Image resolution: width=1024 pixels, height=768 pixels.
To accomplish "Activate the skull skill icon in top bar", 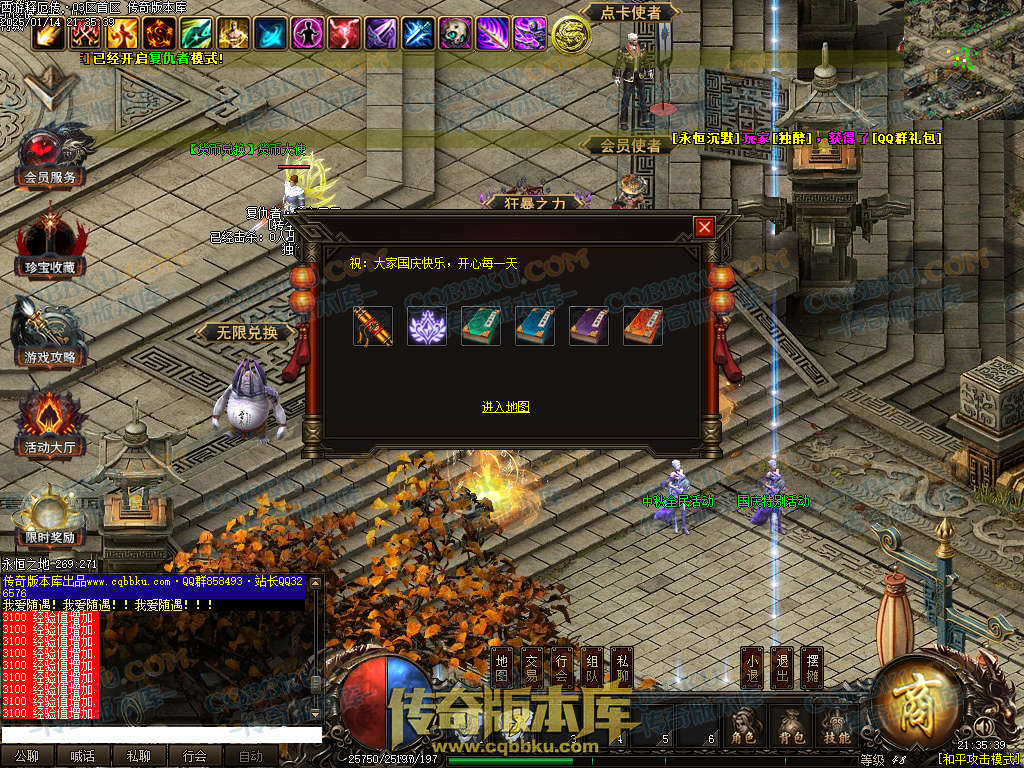I will 455,34.
